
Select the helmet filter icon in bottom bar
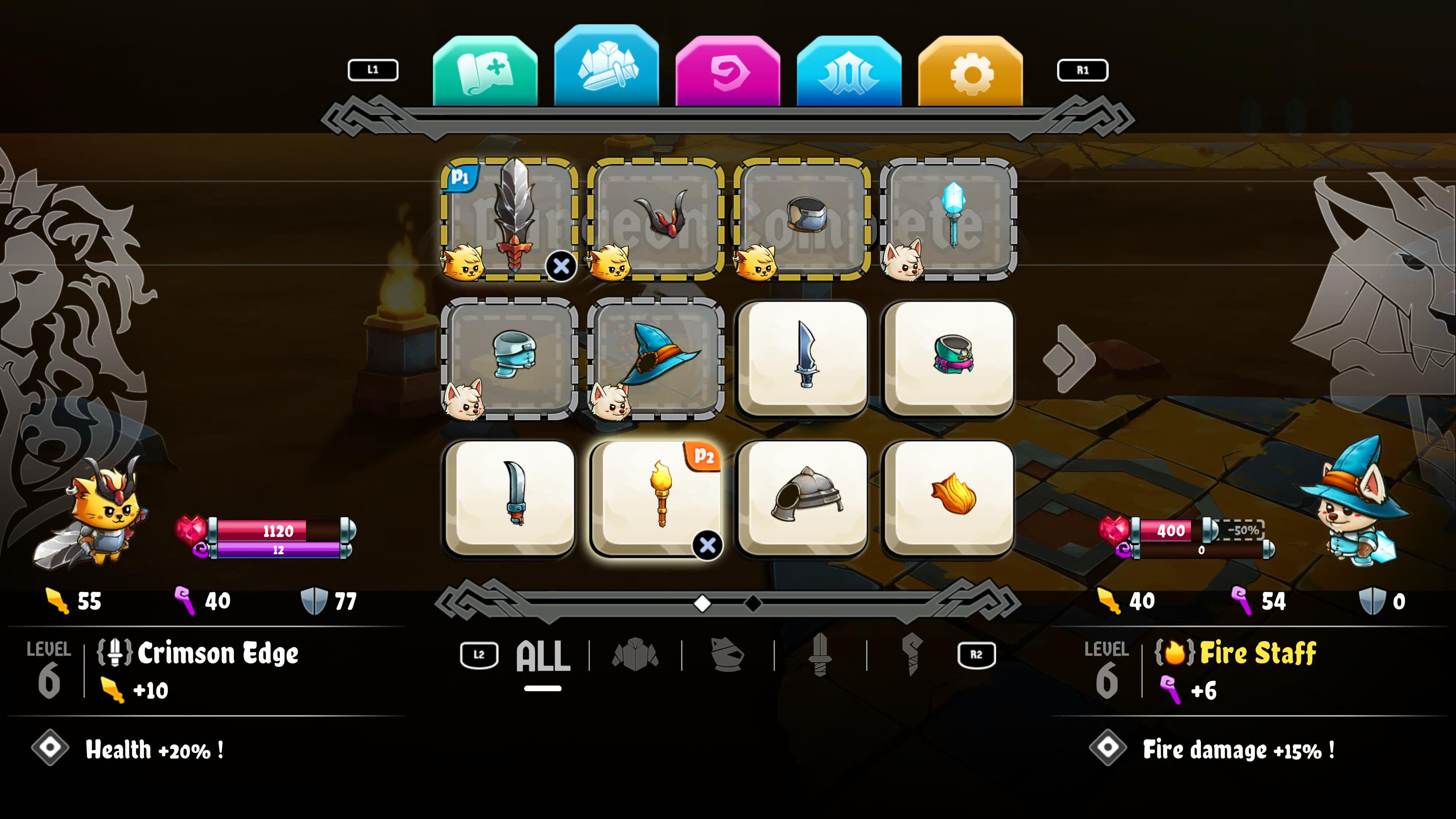point(727,654)
